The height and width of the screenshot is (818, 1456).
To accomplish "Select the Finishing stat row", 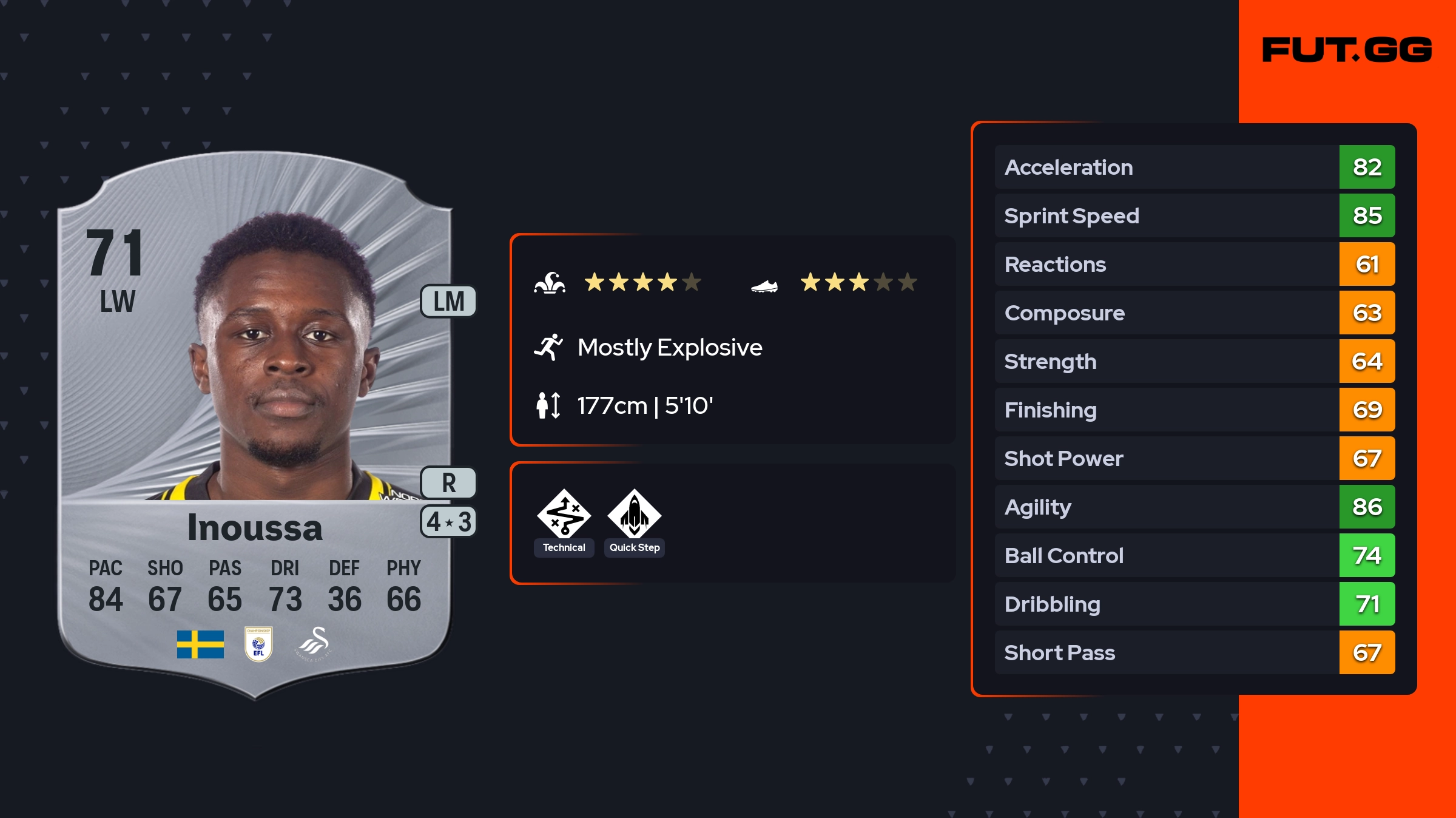I will pos(1194,410).
